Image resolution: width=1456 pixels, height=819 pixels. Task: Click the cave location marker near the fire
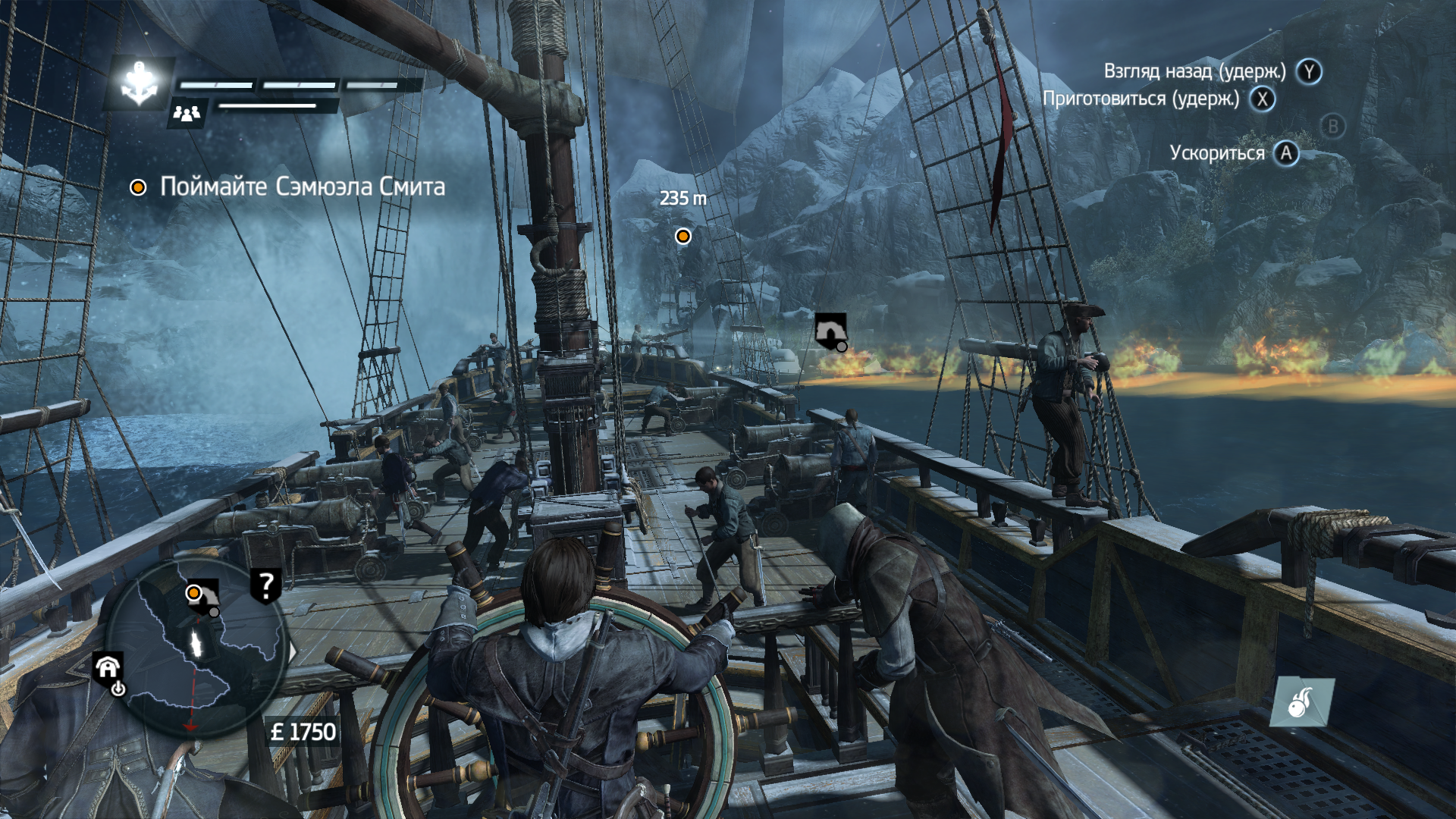click(830, 331)
